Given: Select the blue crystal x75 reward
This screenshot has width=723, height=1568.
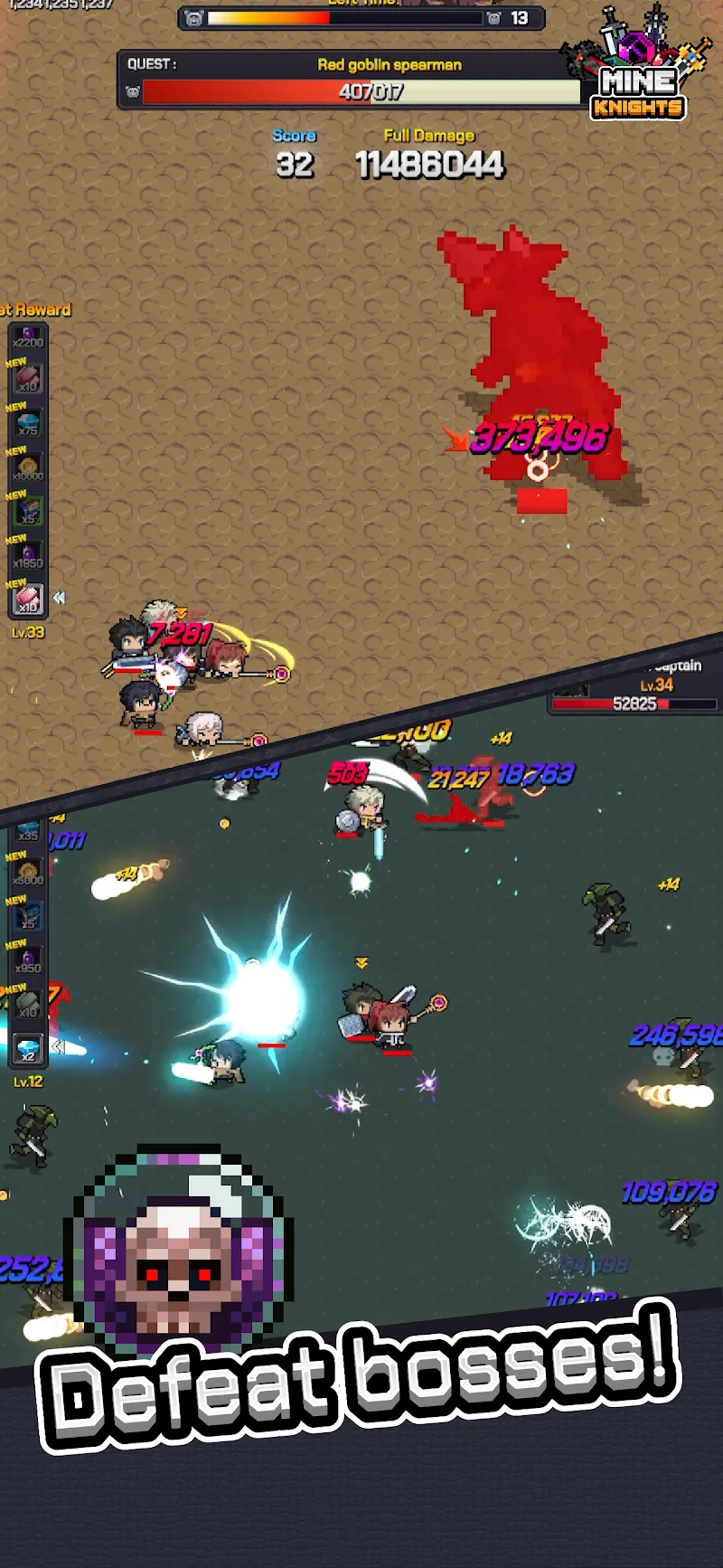Looking at the screenshot, I should coord(28,424).
